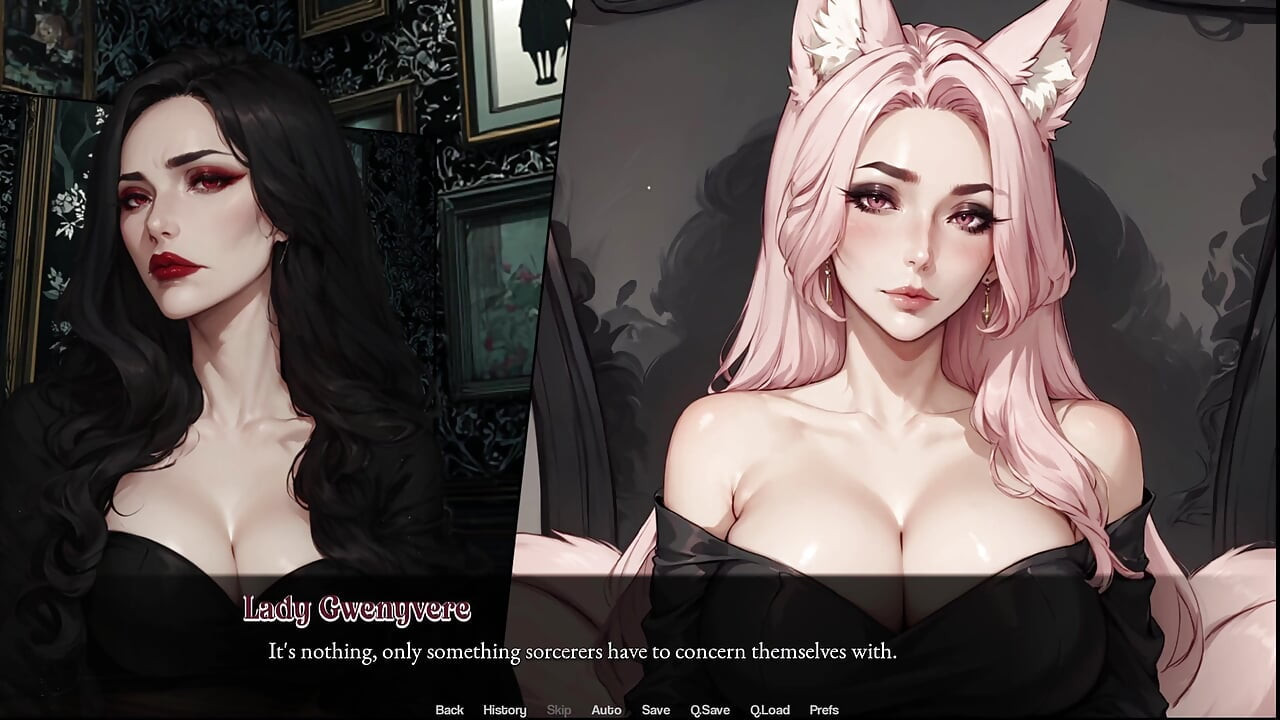
Task: Turn on Auto-advance mode
Action: point(607,709)
